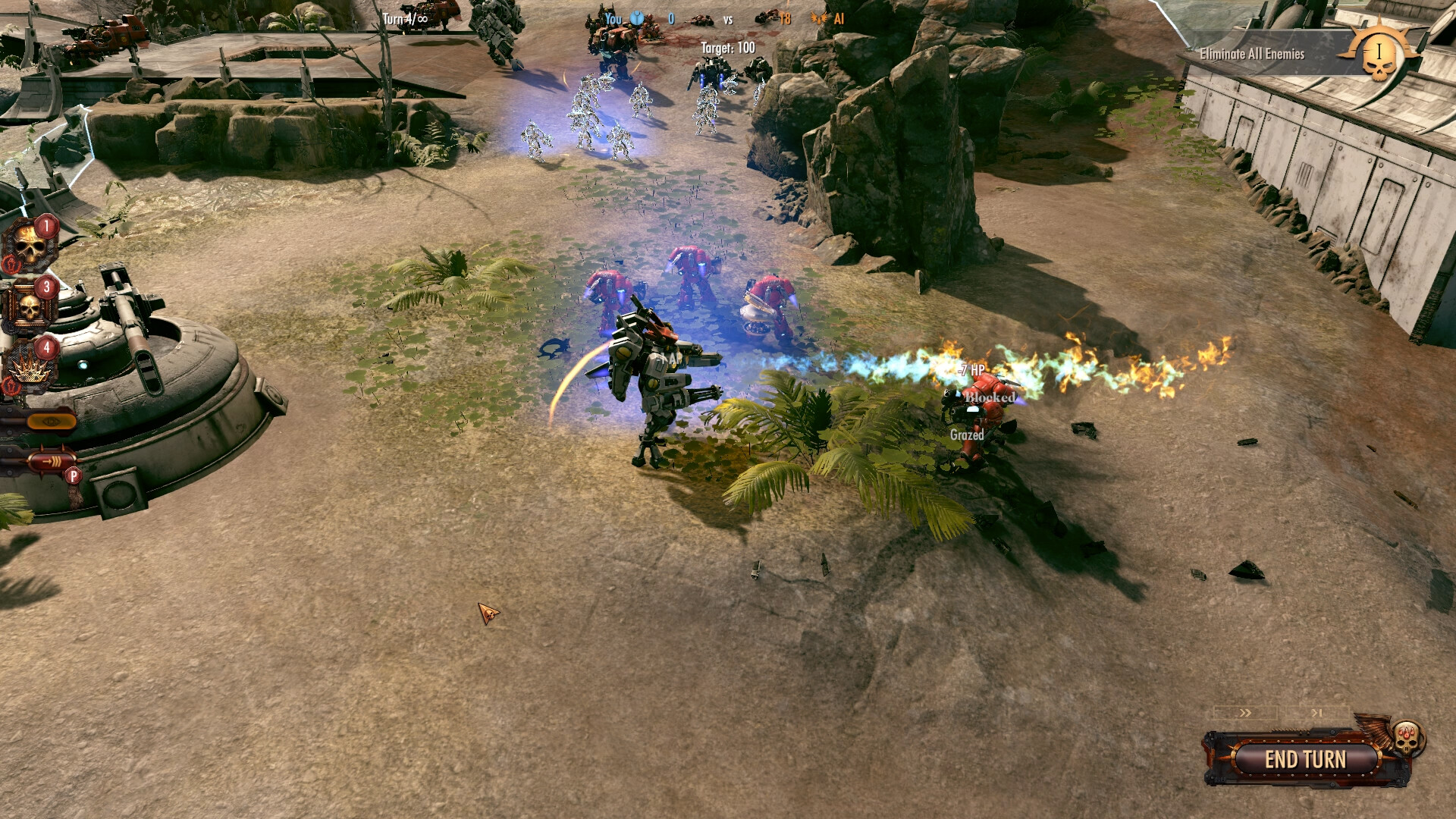1456x819 pixels.
Task: Click the 'Target: 100' score display
Action: [728, 46]
